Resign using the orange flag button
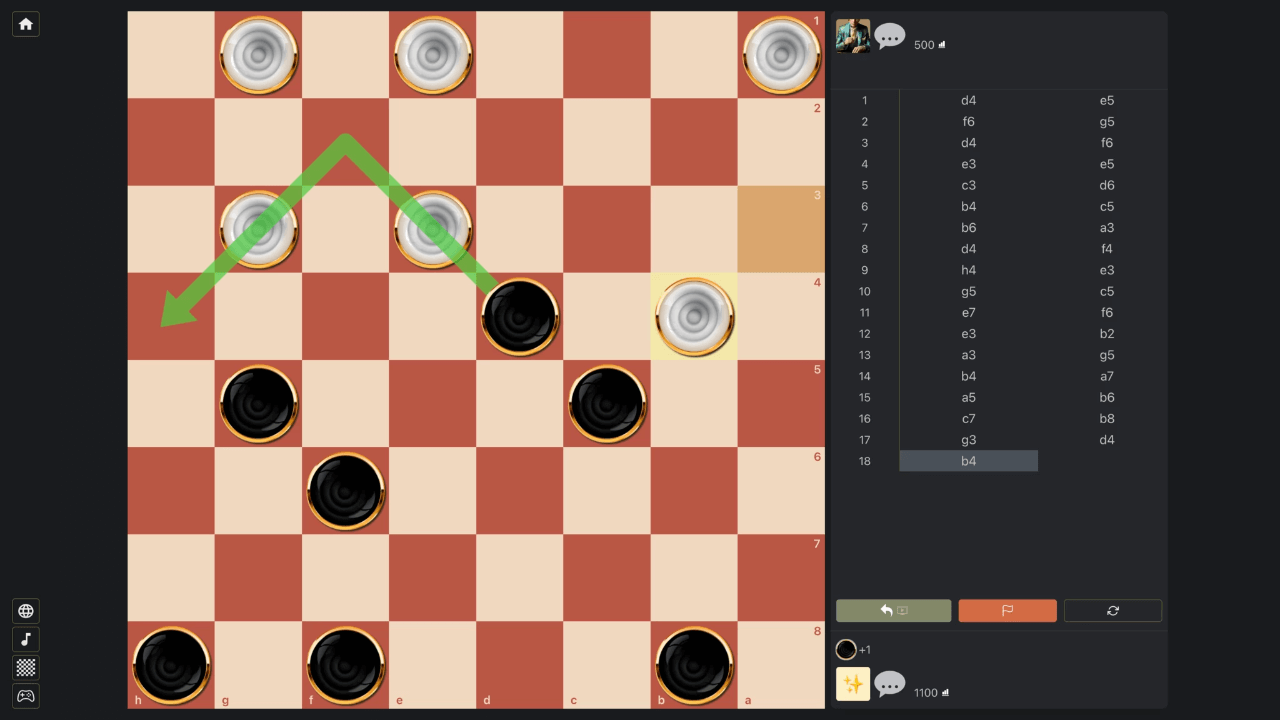Viewport: 1280px width, 720px height. pos(1007,610)
